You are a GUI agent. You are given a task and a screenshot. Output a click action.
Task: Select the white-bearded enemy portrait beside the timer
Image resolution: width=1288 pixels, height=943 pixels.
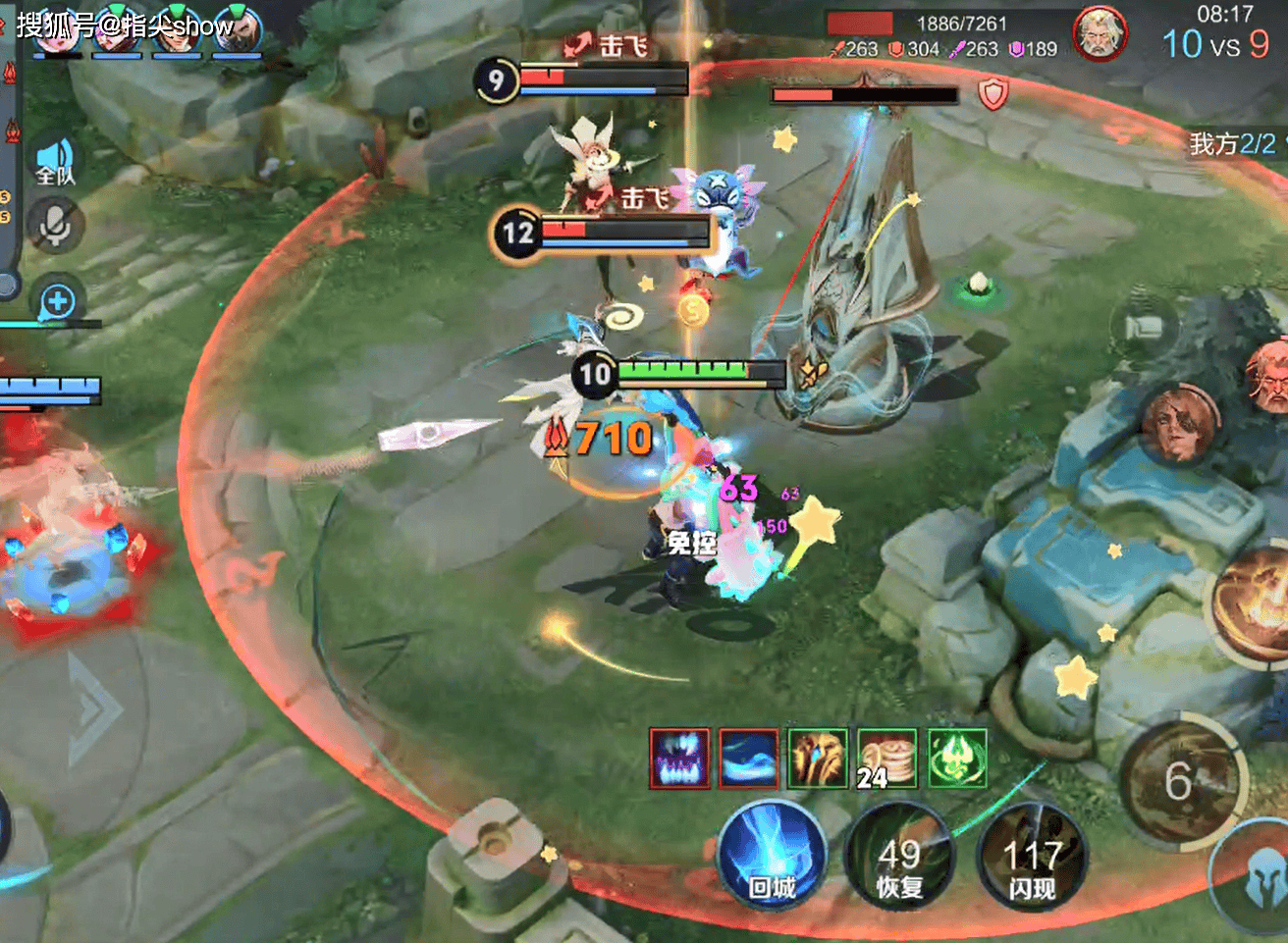pyautogui.click(x=1100, y=35)
